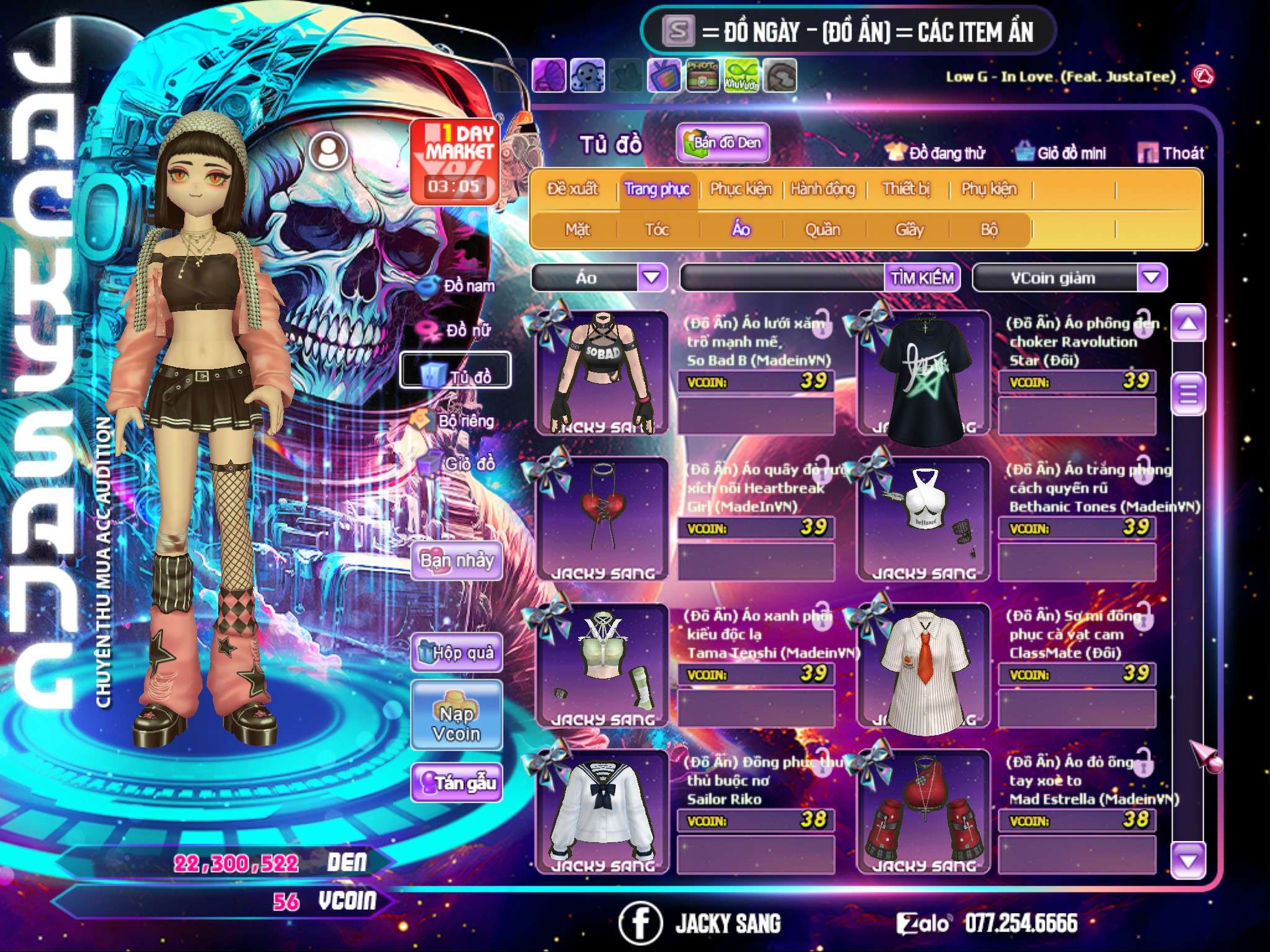
Task: Choose the ClassMate orange tie shirt
Action: 924,666
